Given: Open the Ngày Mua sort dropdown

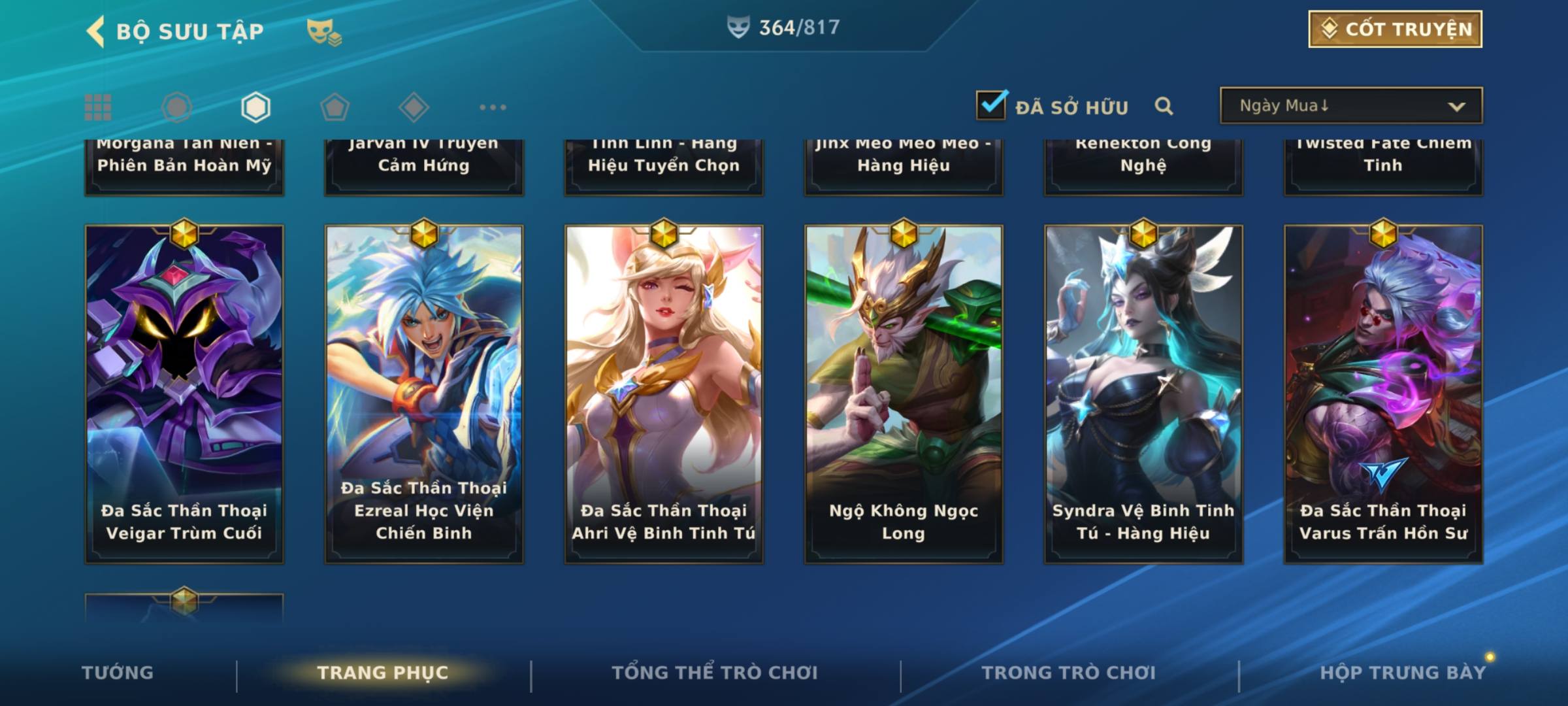Looking at the screenshot, I should [x=1350, y=106].
